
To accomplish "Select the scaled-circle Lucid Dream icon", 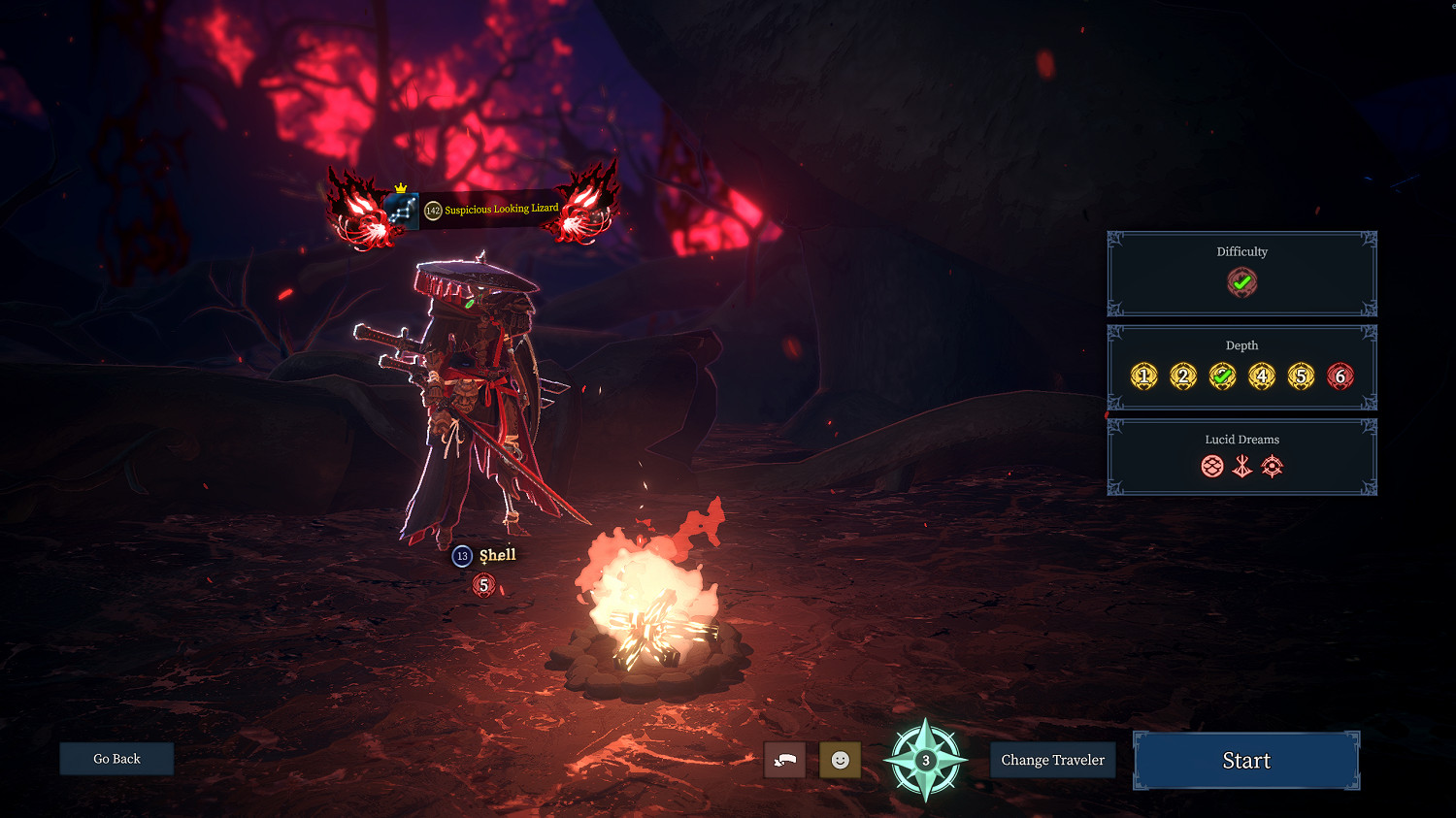I will [x=1211, y=467].
